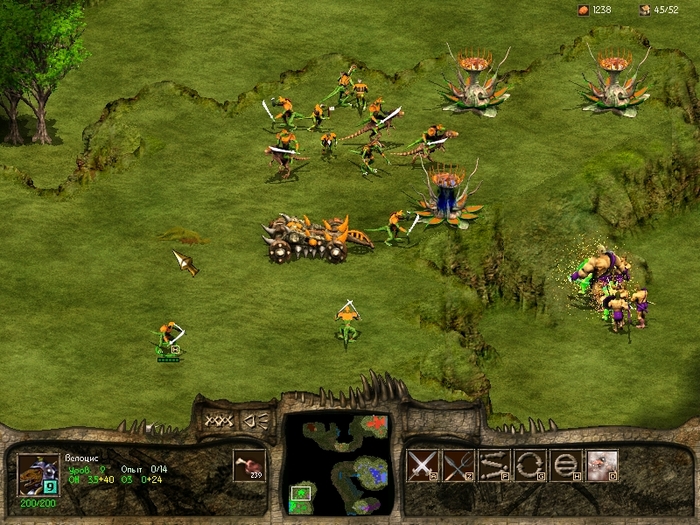700x525 pixels.
Task: Click the meat resource icon in unit panel
Action: point(249,465)
